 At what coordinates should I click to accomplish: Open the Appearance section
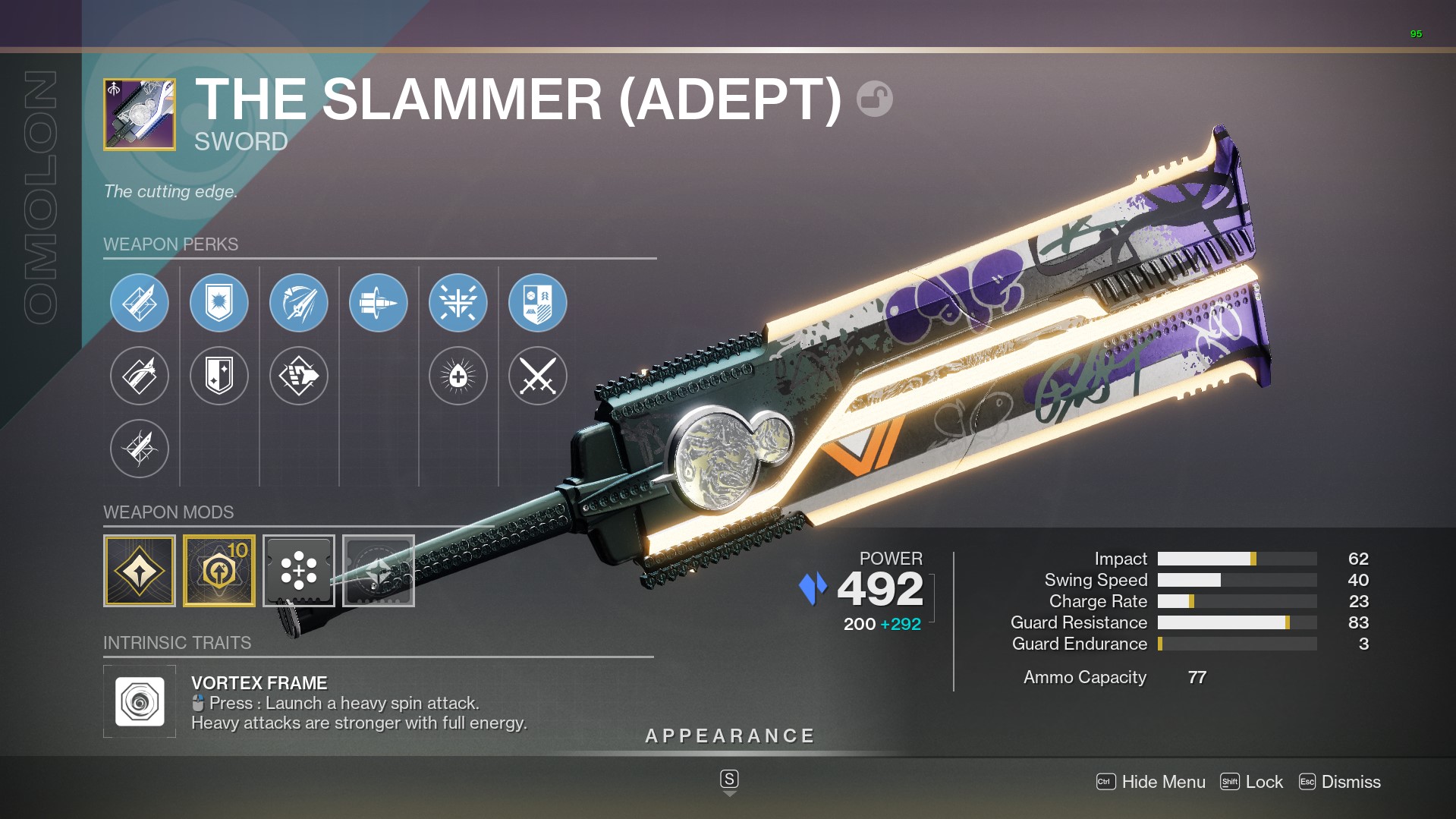point(729,736)
